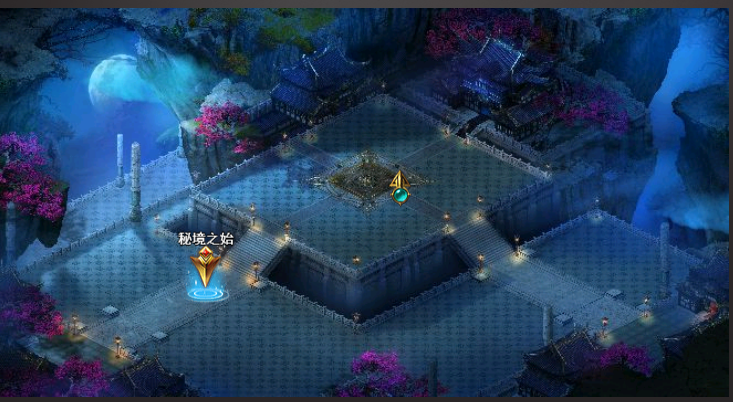The width and height of the screenshot is (733, 402).
Task: Click the gold marker with teal orb
Action: pos(400,187)
